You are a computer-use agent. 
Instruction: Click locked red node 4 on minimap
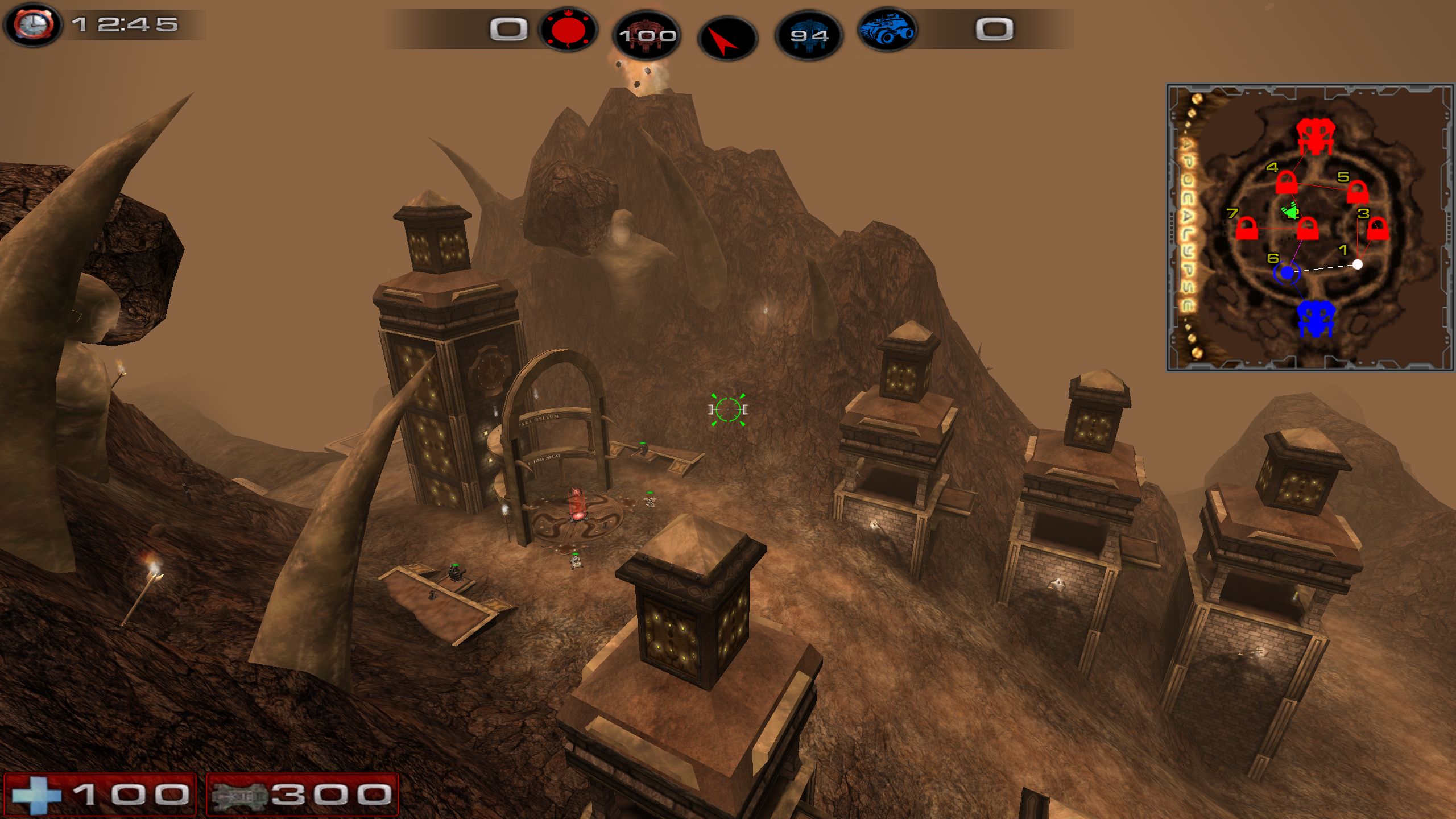(x=1287, y=184)
